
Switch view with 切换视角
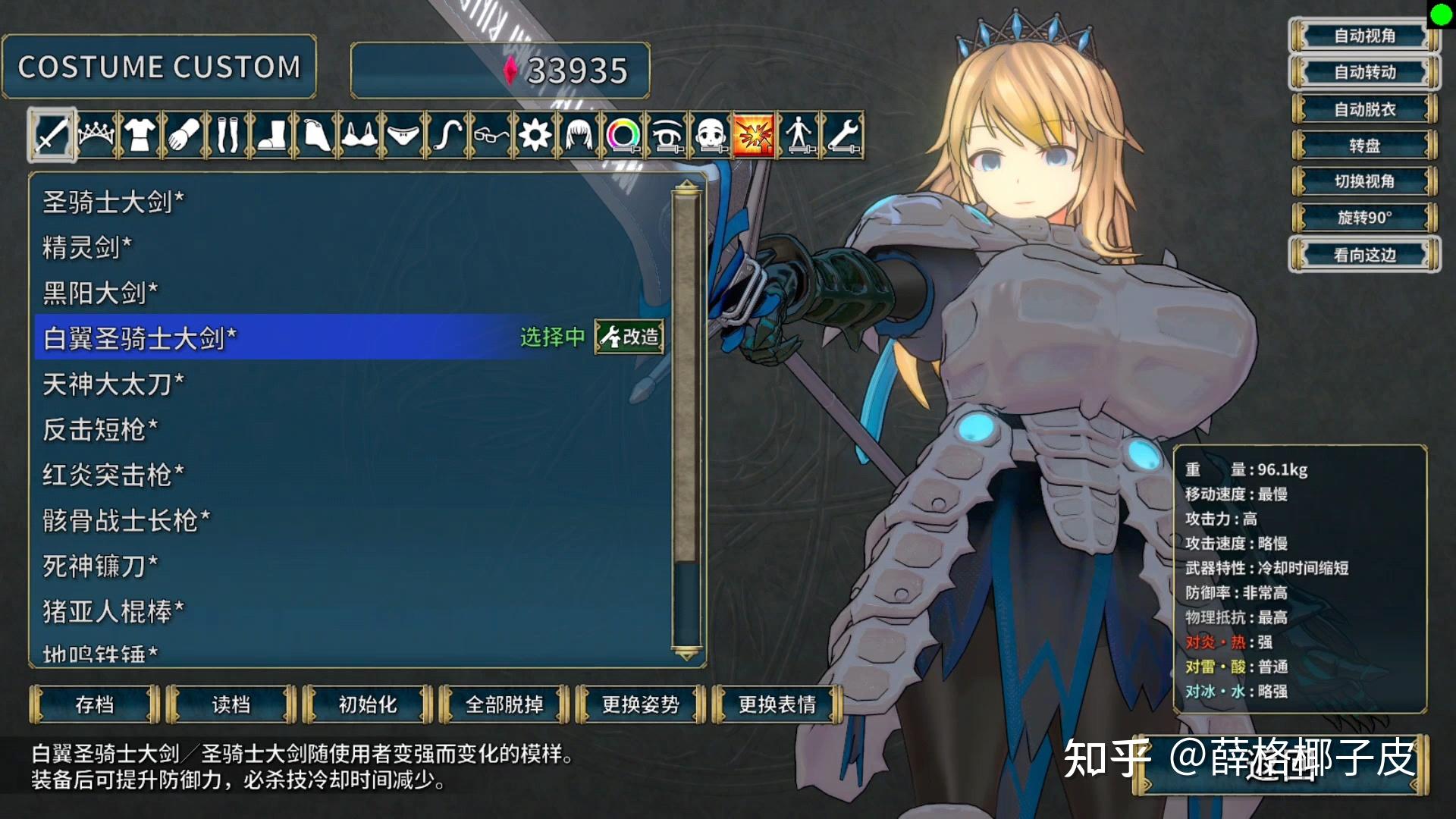point(1364,181)
